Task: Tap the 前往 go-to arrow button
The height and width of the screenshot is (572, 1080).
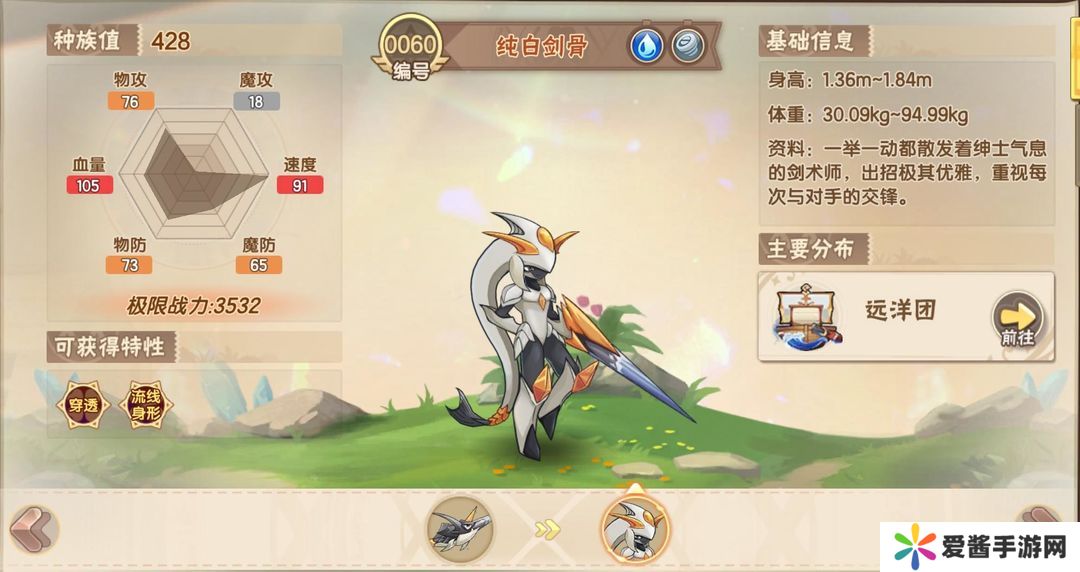Action: tap(1016, 318)
